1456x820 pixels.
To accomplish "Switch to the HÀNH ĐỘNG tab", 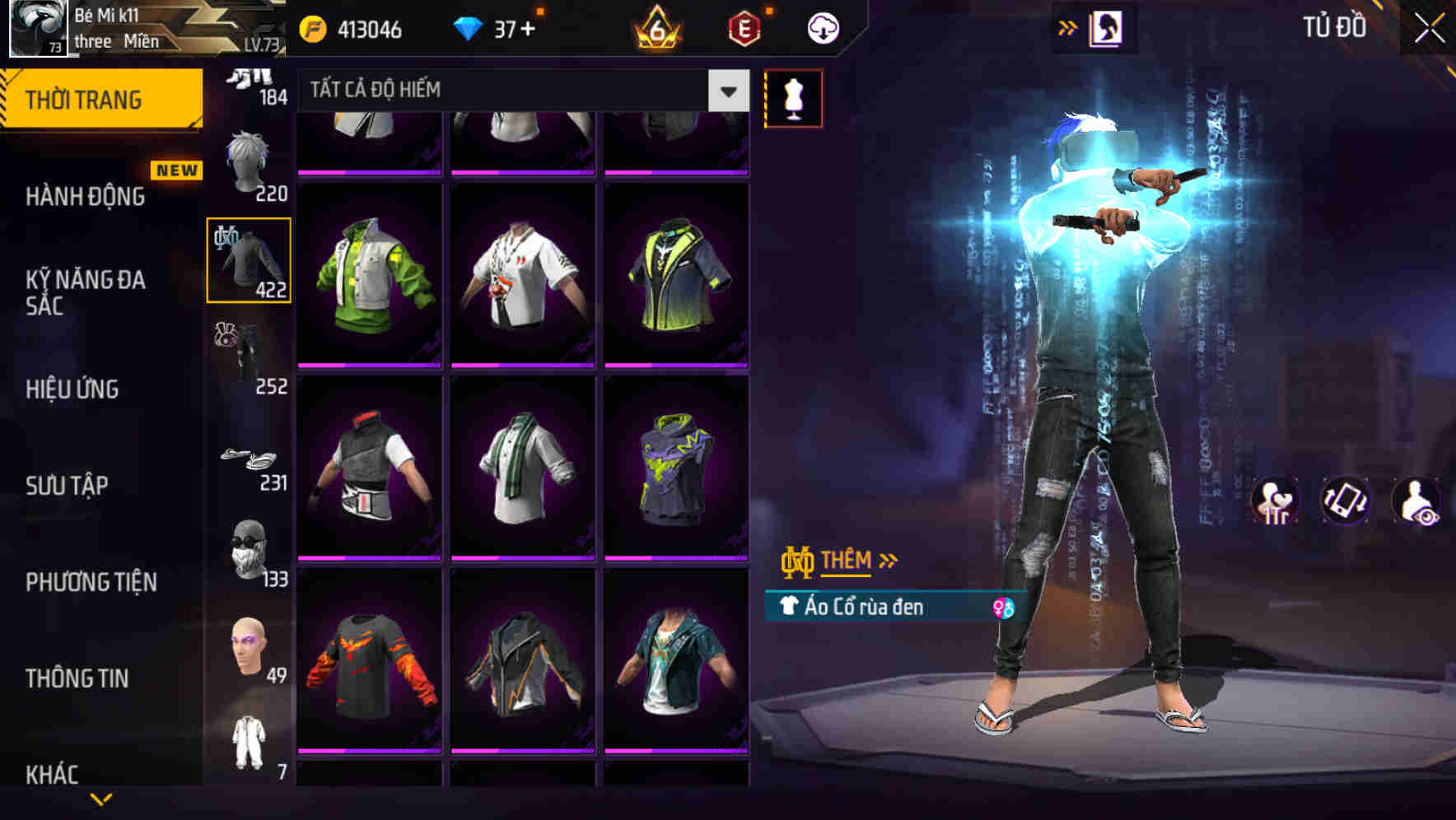I will [x=85, y=196].
